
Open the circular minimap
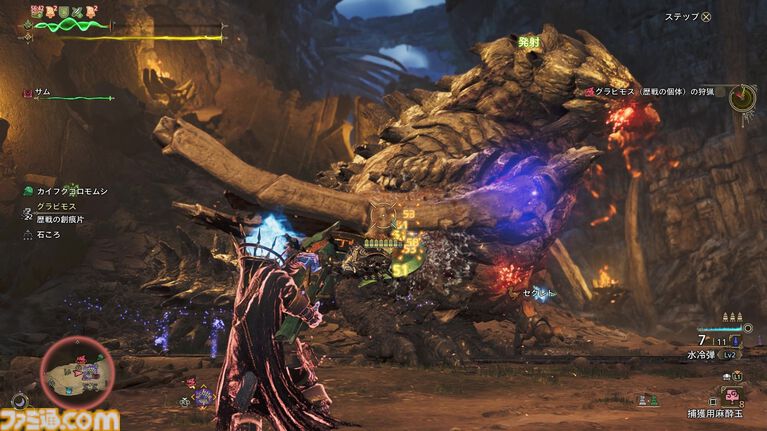(78, 372)
